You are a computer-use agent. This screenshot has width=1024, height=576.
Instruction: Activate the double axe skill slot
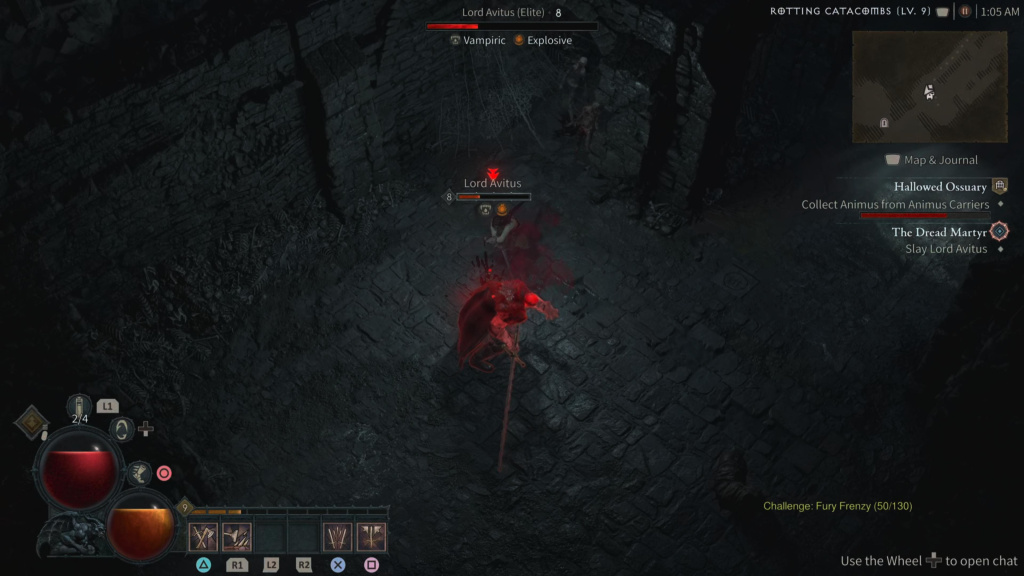(x=371, y=537)
